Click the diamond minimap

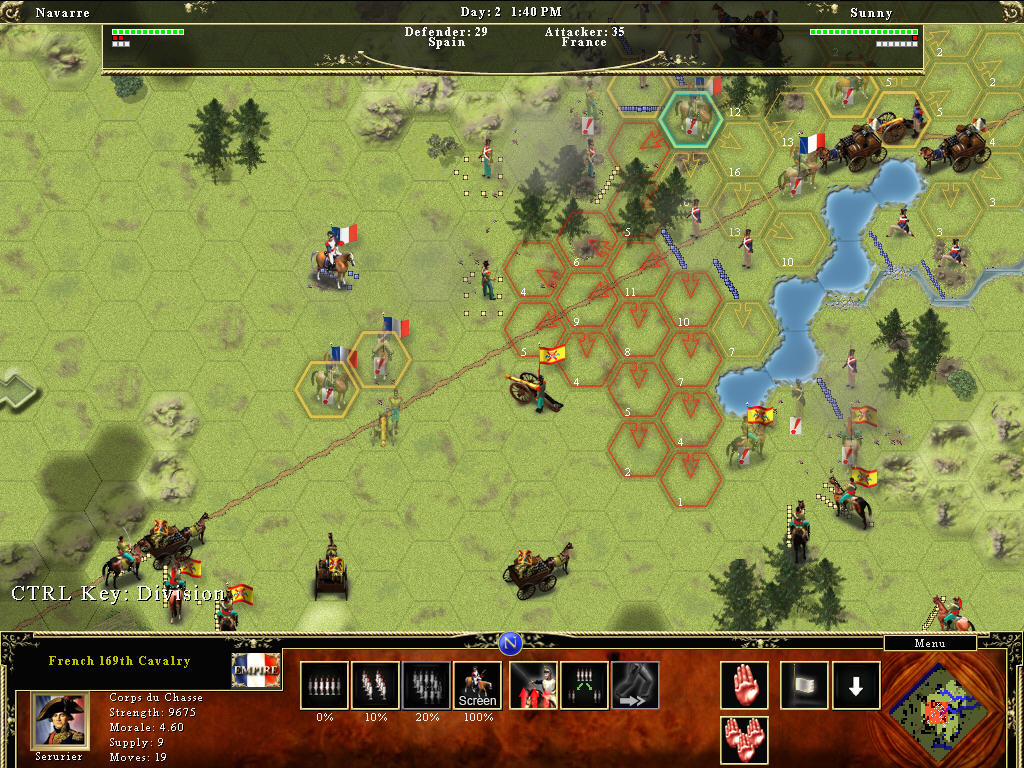point(937,710)
